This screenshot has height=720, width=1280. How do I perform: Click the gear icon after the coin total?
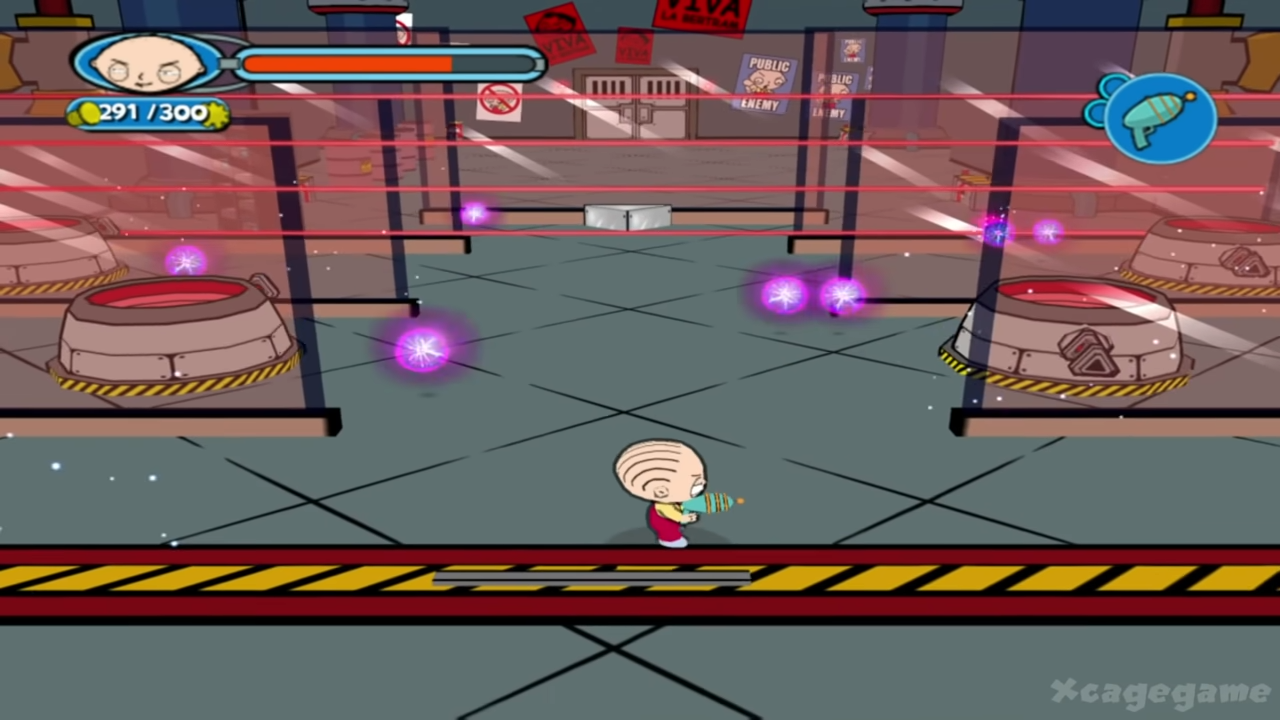point(212,112)
